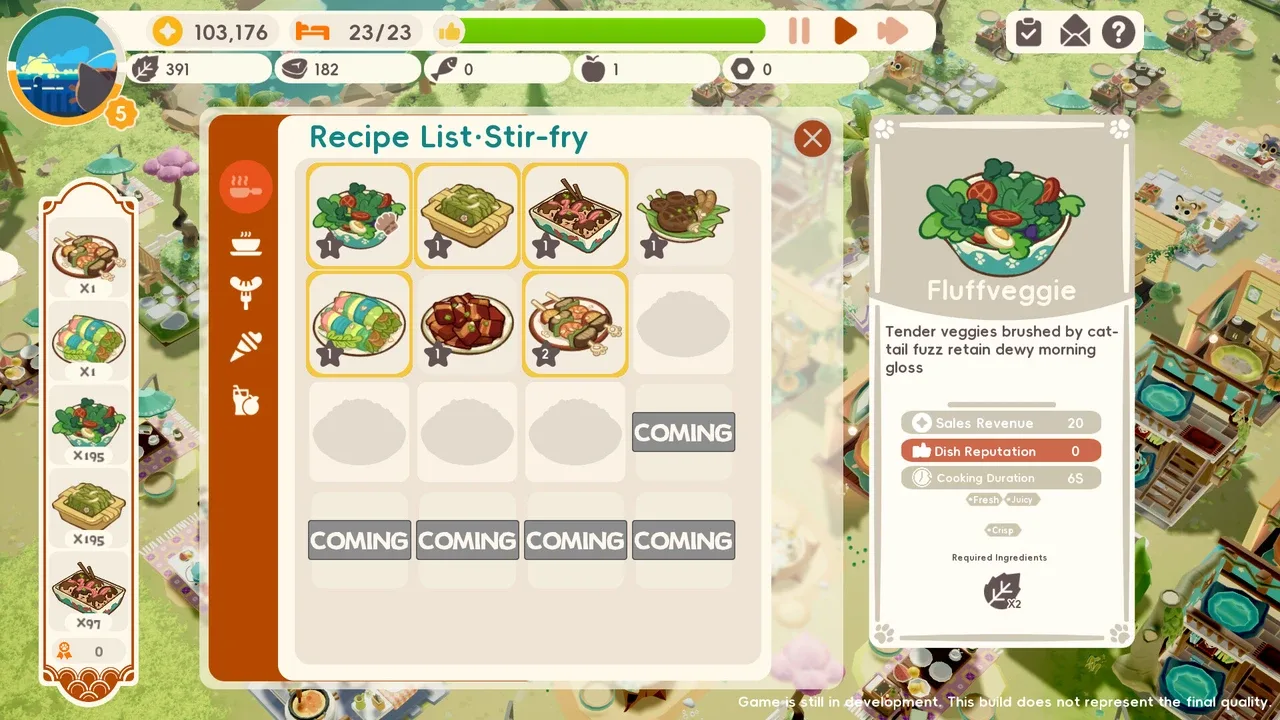Open the soup bowl category tab
This screenshot has width=1280, height=720.
click(245, 241)
